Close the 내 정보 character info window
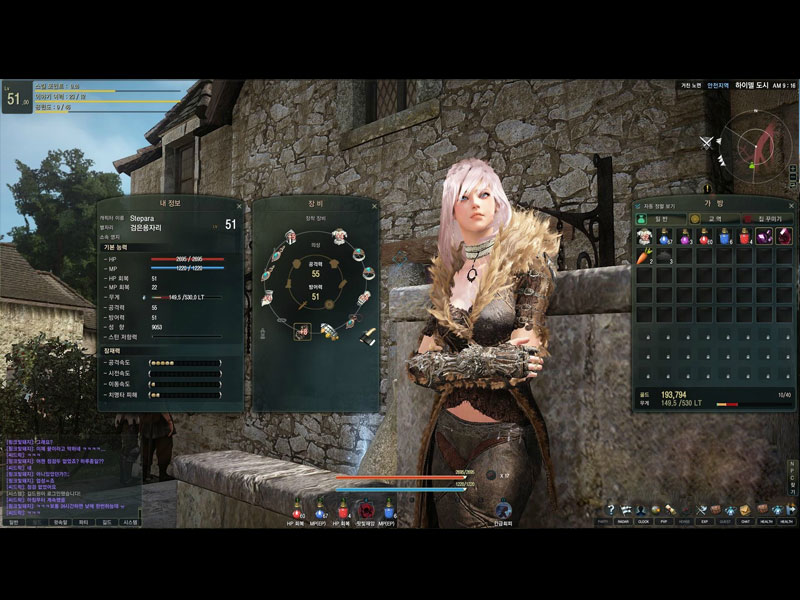 click(x=240, y=204)
